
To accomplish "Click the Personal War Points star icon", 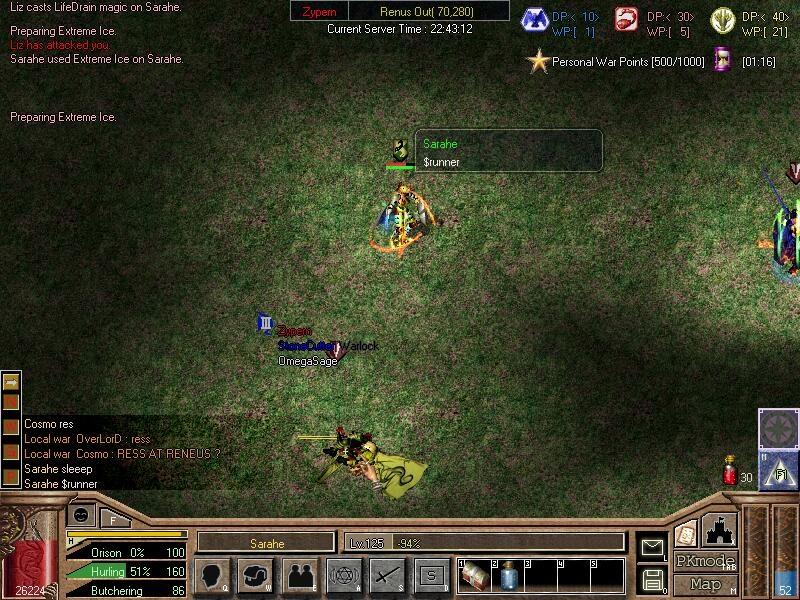I will (x=539, y=61).
